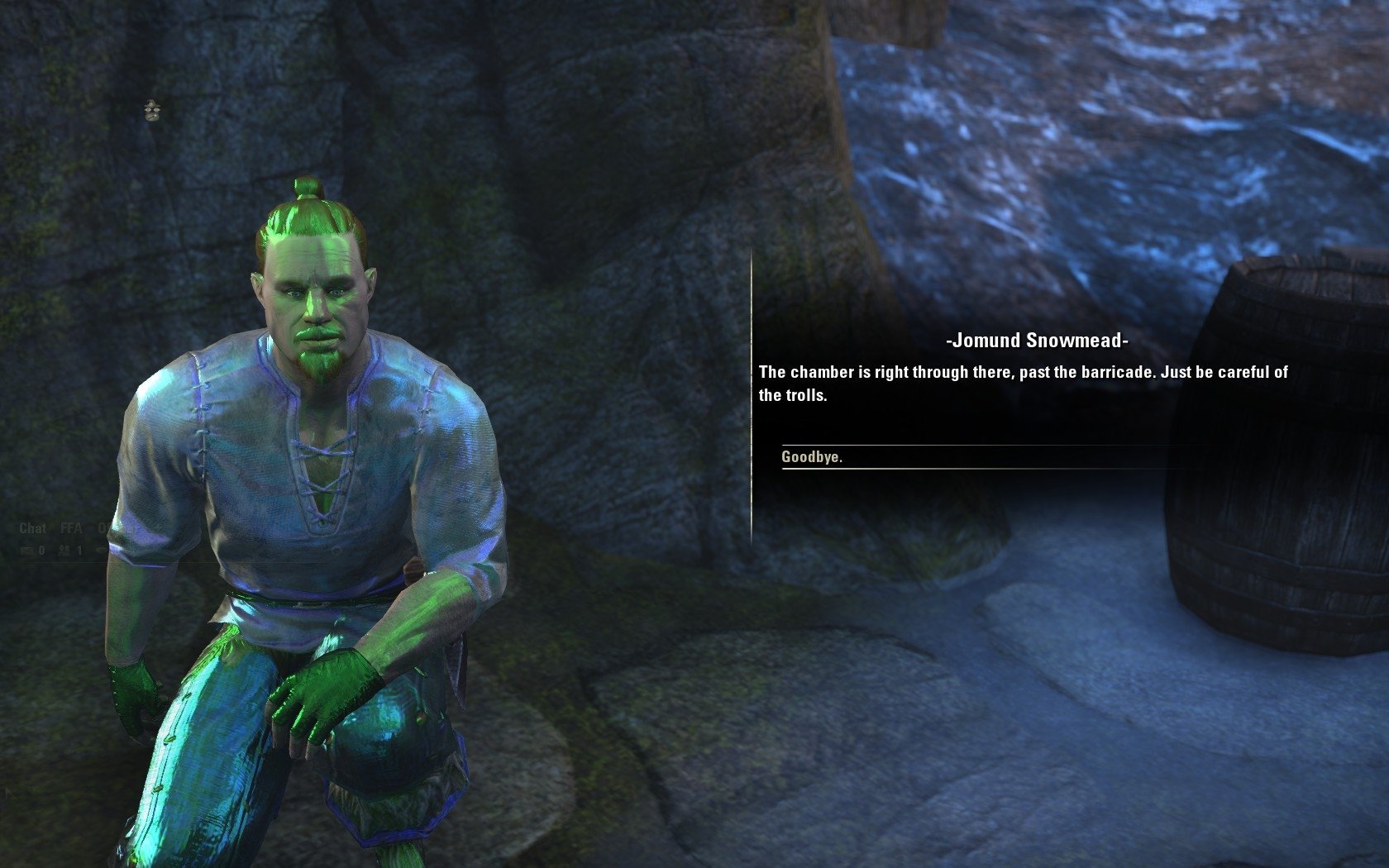Switch to the faded Chat tab
1389x868 pixels.
pos(32,528)
